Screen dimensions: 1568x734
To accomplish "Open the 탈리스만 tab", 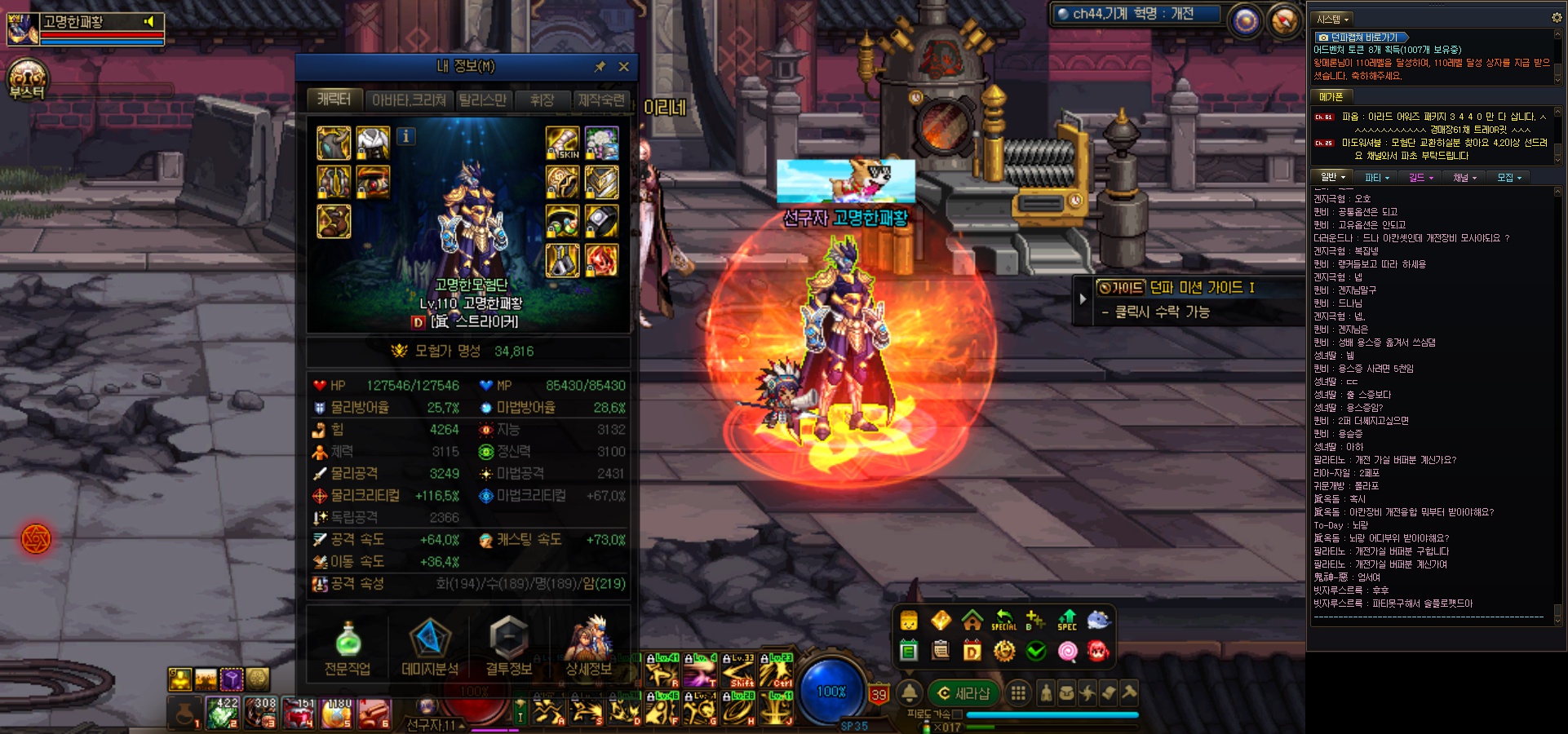I will click(482, 100).
